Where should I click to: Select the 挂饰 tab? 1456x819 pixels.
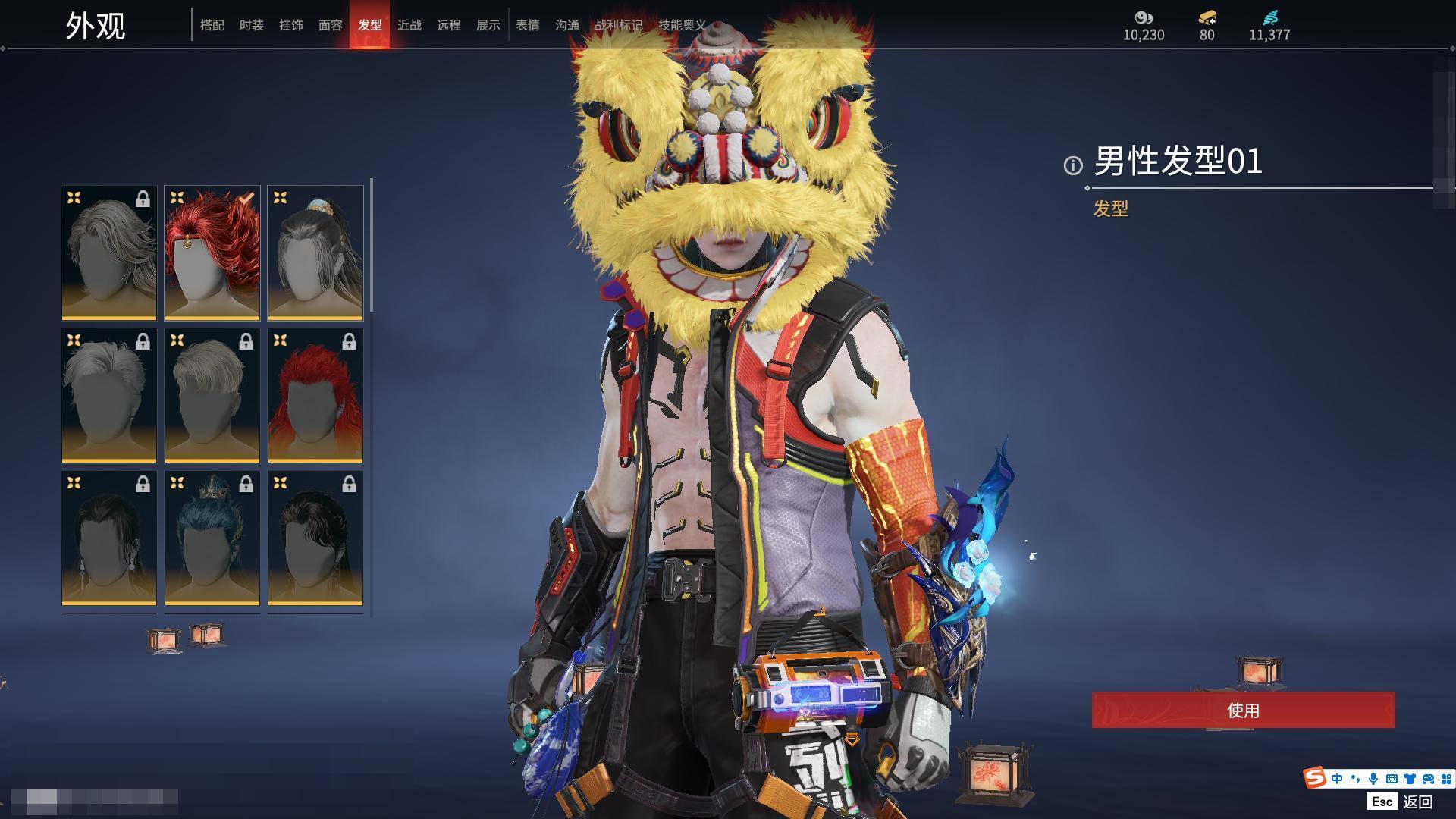click(x=291, y=25)
